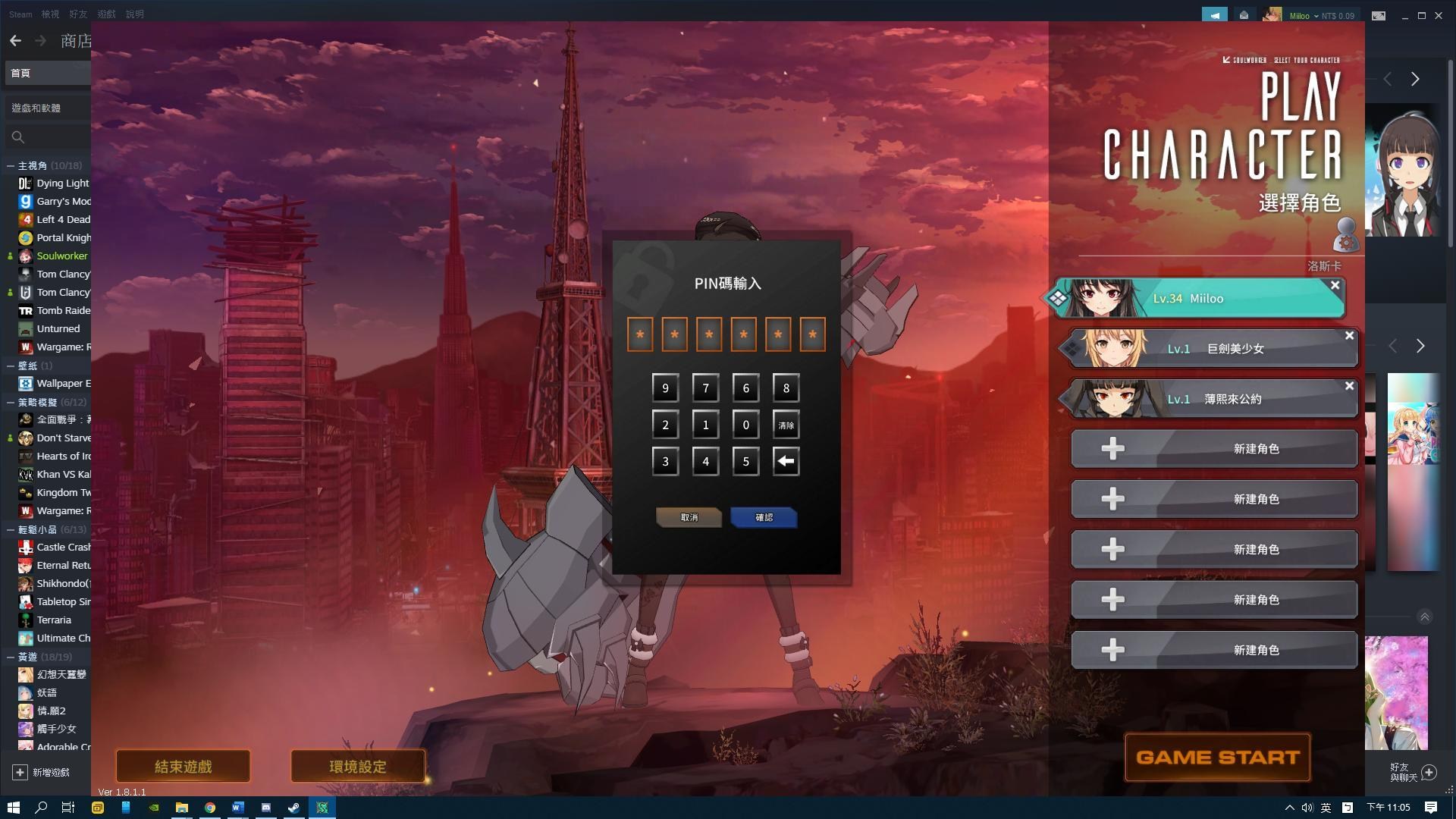The width and height of the screenshot is (1456, 819).
Task: Click the 清除 clear key
Action: [x=786, y=425]
